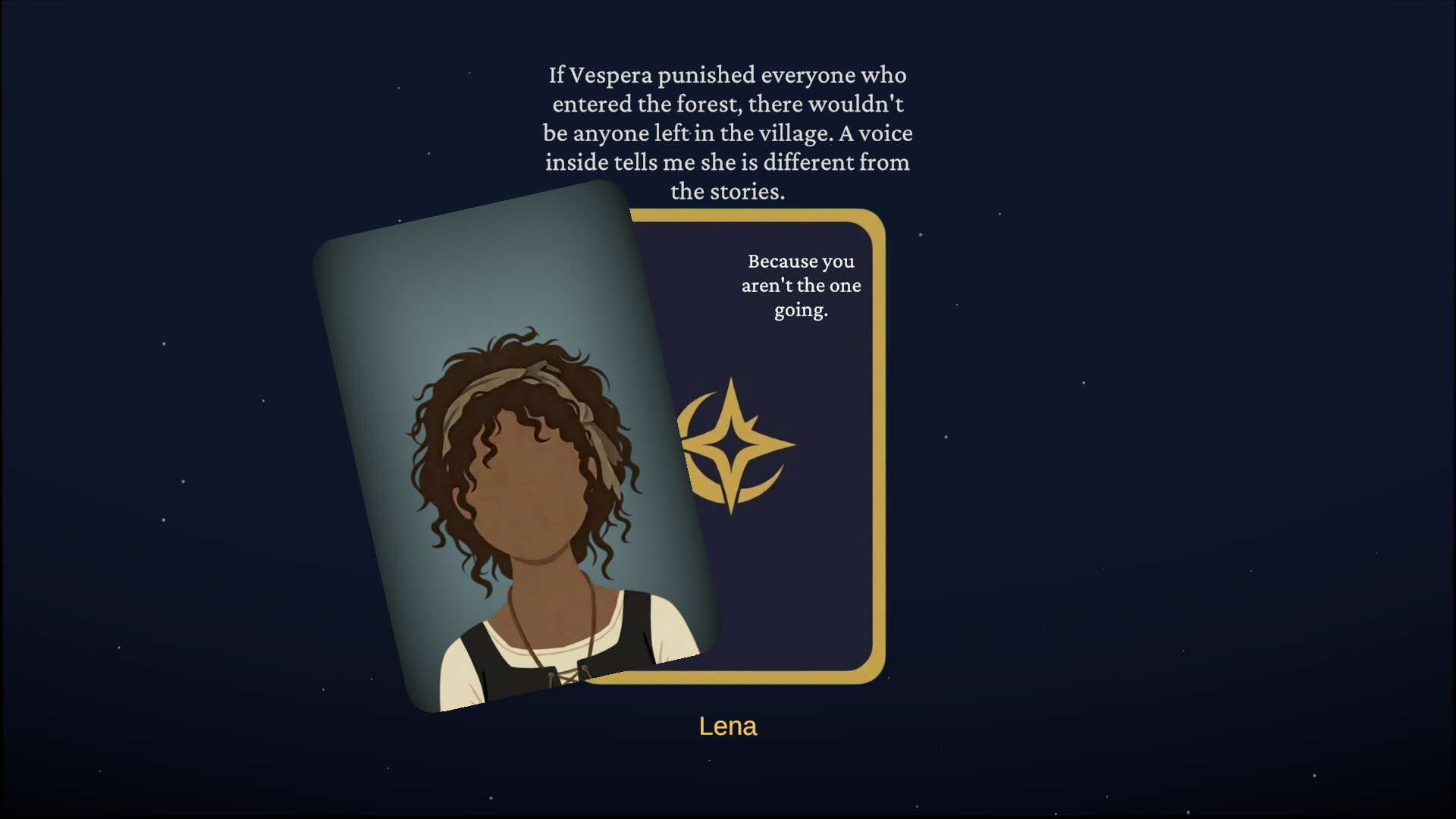The width and height of the screenshot is (1456, 819).
Task: Select the choice 'Because you aren't the one going.'
Action: 800,286
